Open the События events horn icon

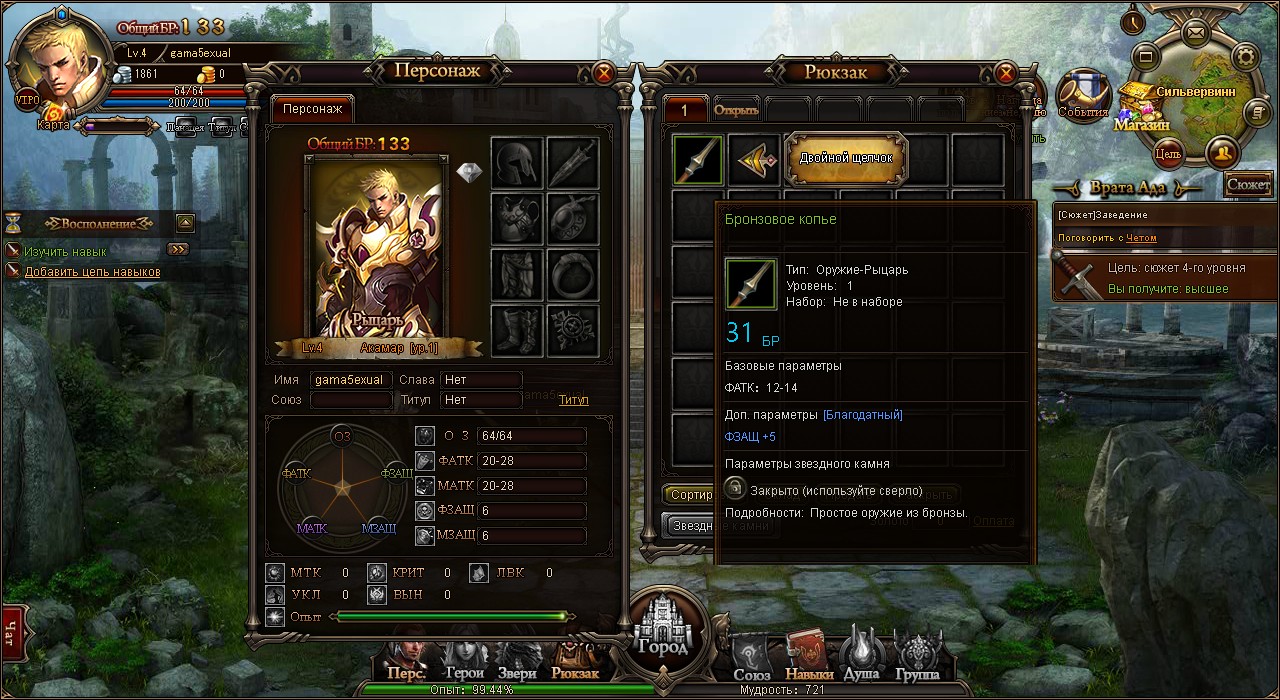(x=1082, y=95)
